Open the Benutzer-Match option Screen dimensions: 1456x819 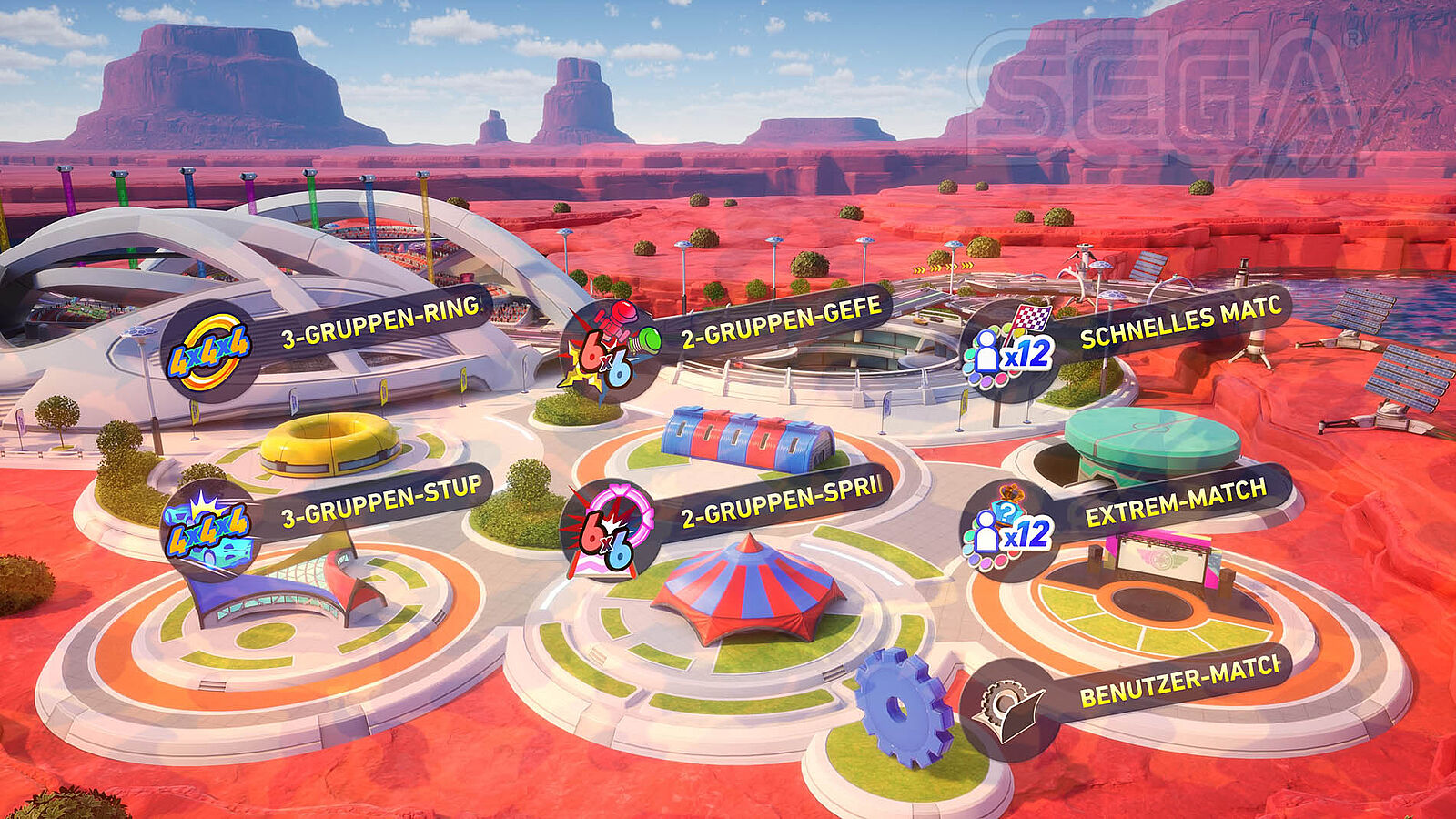point(1179,682)
